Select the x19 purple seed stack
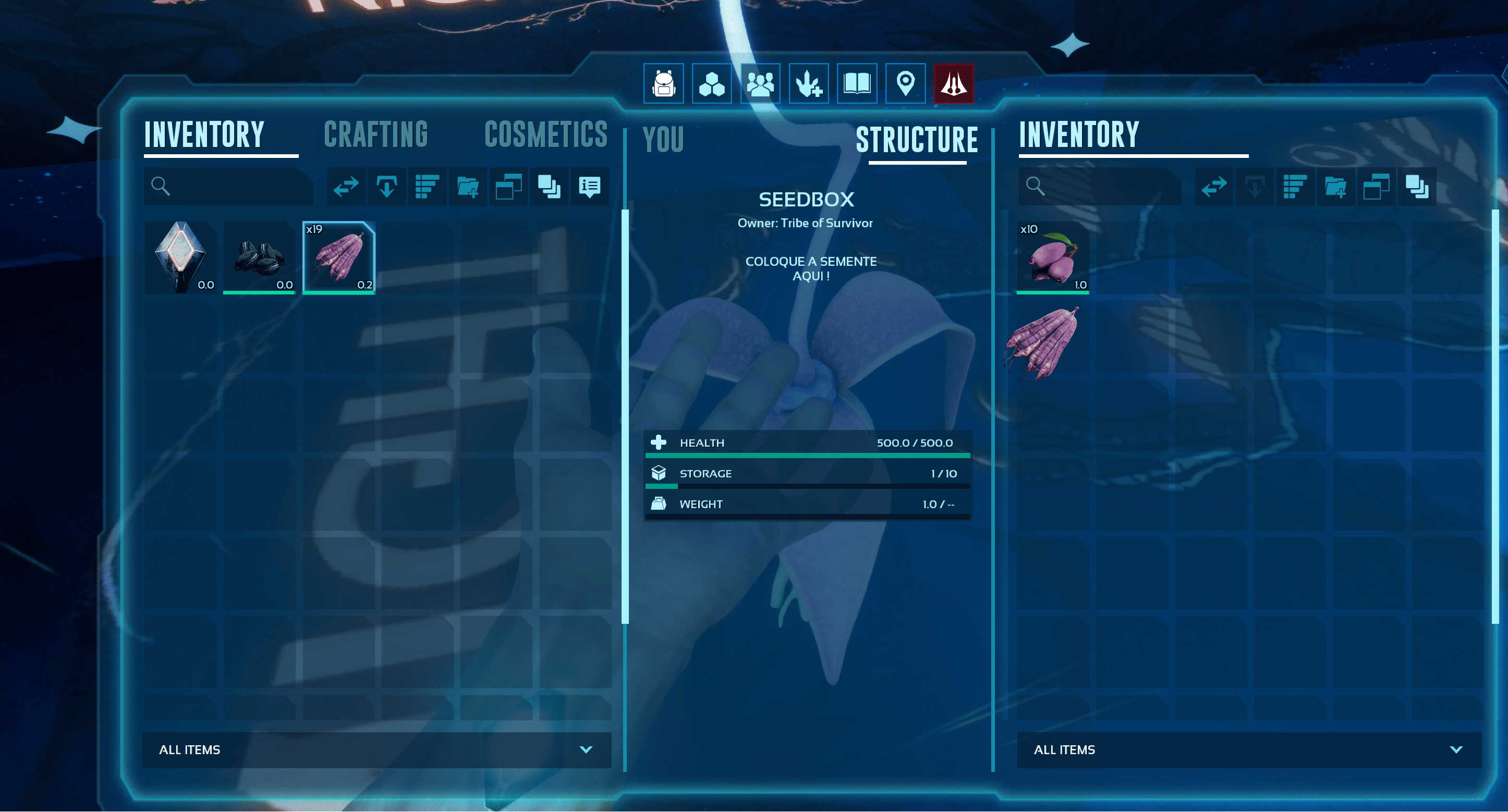This screenshot has width=1508, height=812. coord(339,257)
